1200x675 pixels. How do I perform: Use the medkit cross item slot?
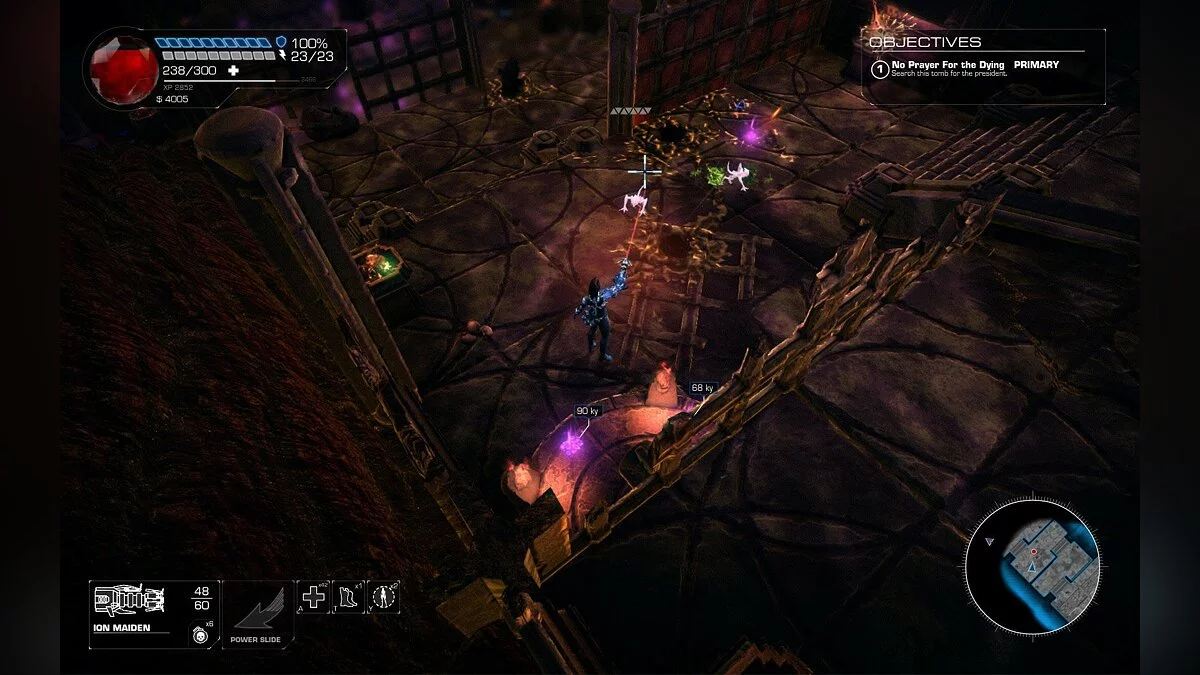pyautogui.click(x=314, y=597)
